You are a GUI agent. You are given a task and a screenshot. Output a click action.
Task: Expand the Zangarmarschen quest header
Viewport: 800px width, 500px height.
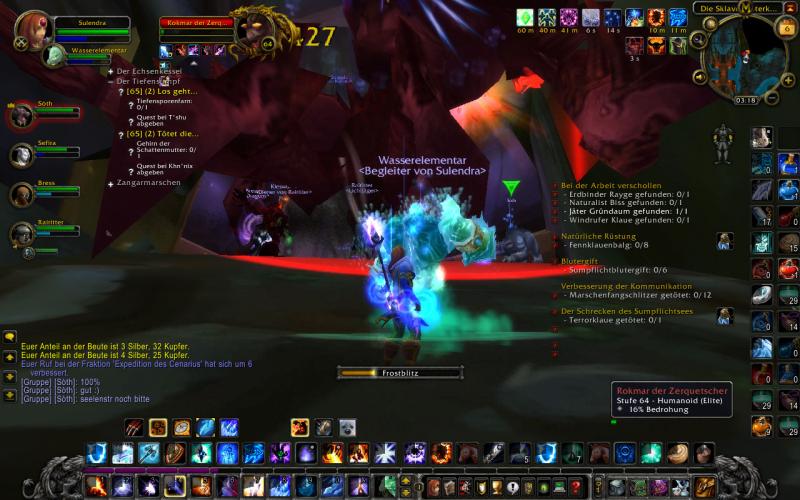(x=110, y=184)
